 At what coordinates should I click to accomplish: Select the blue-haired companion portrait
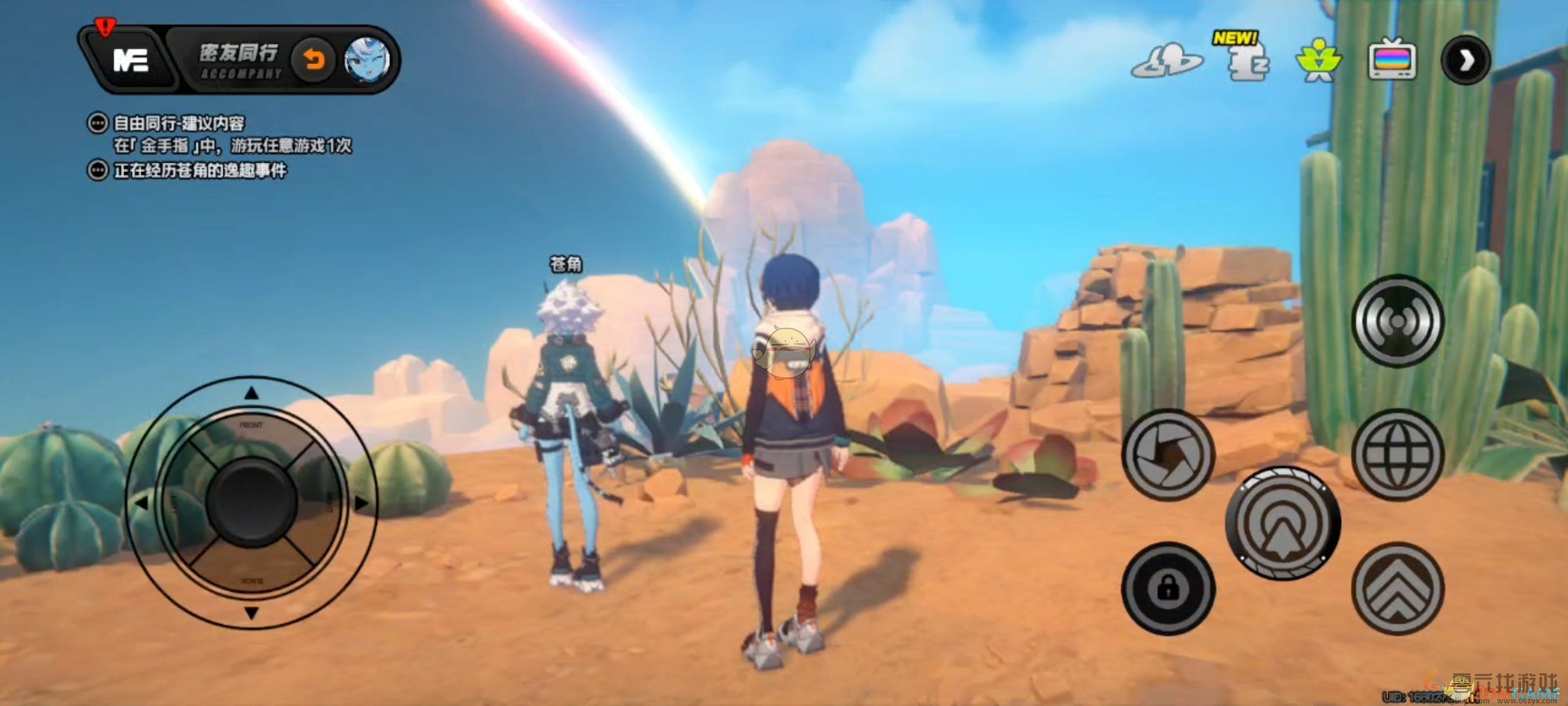coord(367,61)
